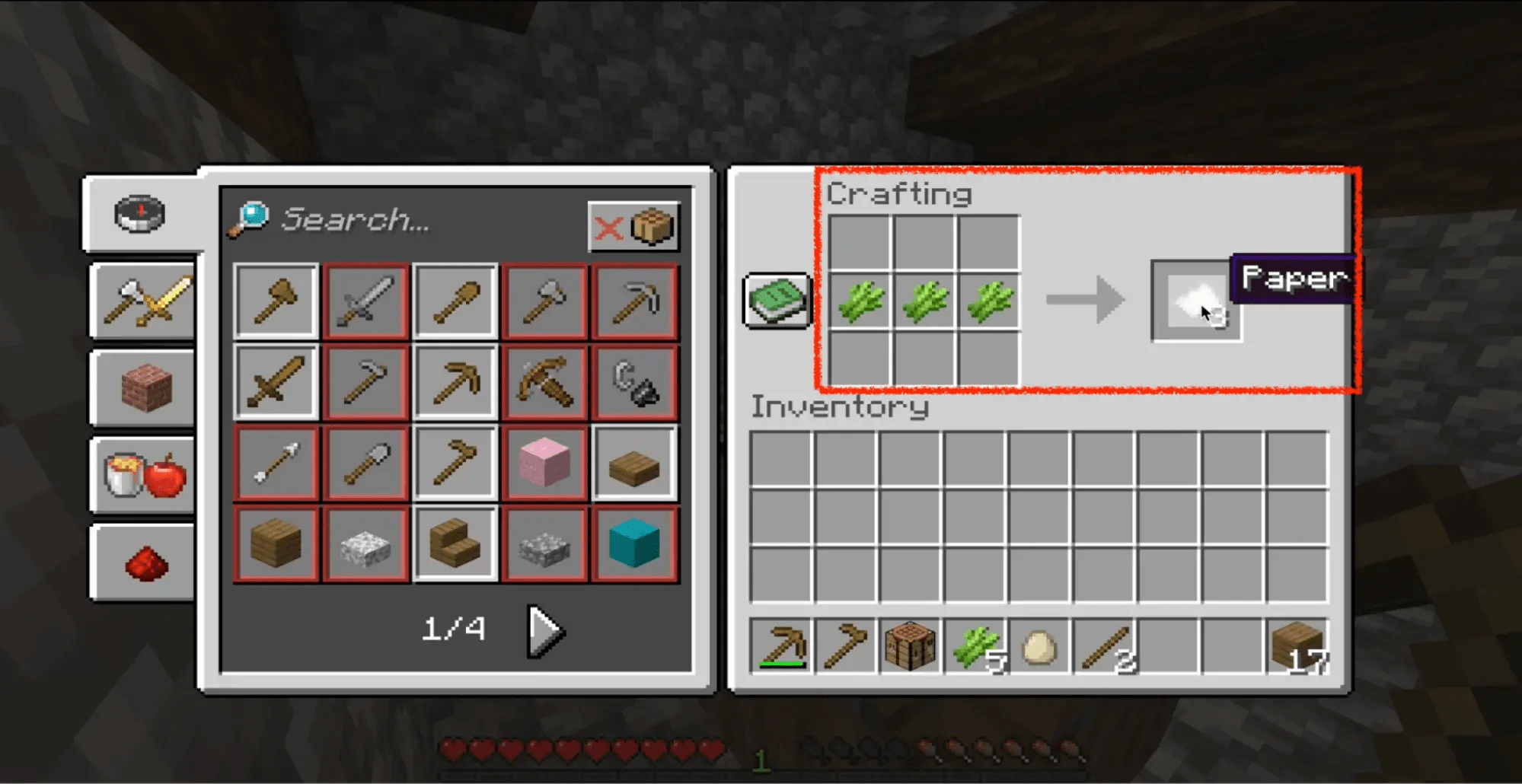Select the cyan wool block recipe

[634, 544]
